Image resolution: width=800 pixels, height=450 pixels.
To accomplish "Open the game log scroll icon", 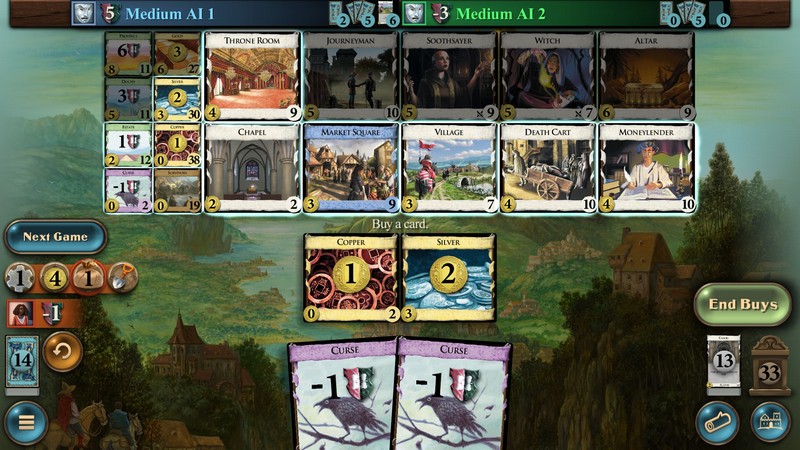I will coord(717,422).
